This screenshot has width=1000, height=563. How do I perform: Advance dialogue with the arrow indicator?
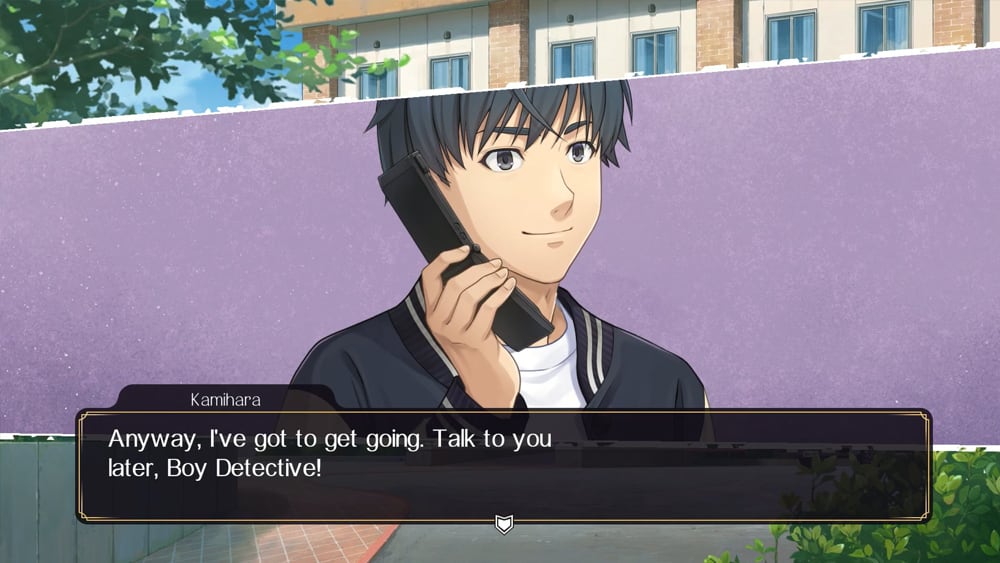point(504,523)
